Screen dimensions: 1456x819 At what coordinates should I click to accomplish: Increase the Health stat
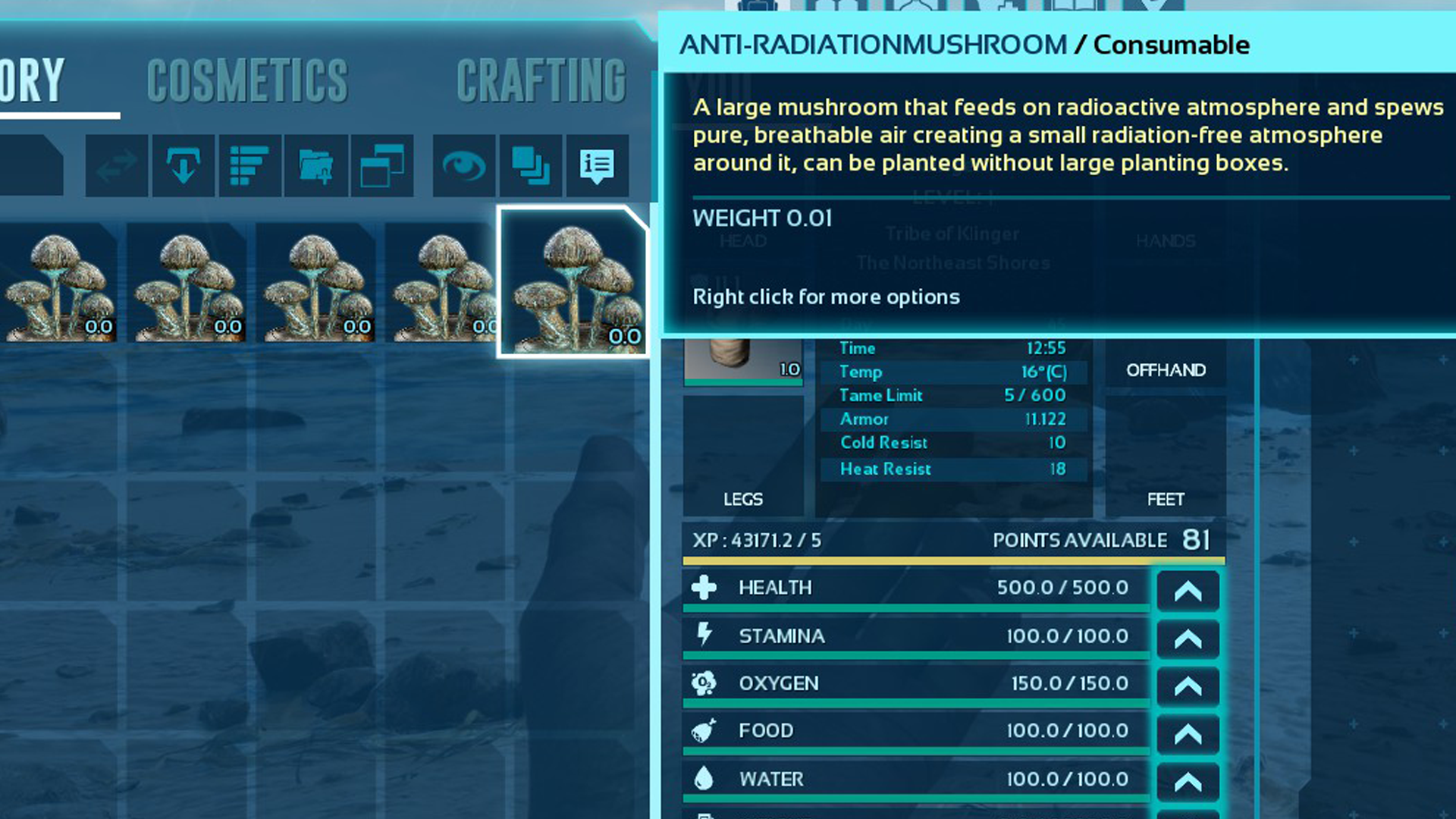click(1188, 591)
